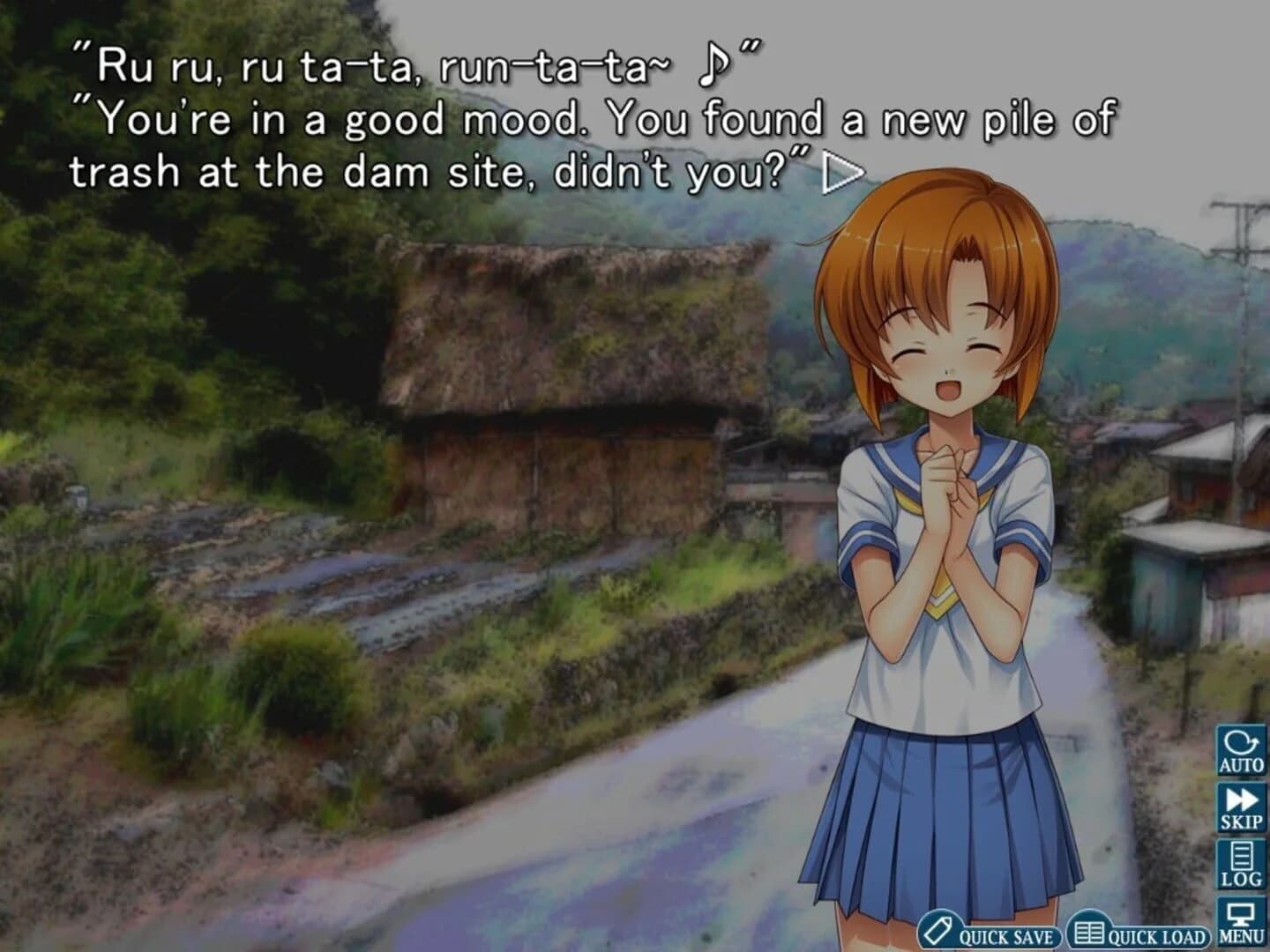This screenshot has height=952, width=1270.
Task: Open the quick load slot list
Action: [1138, 931]
